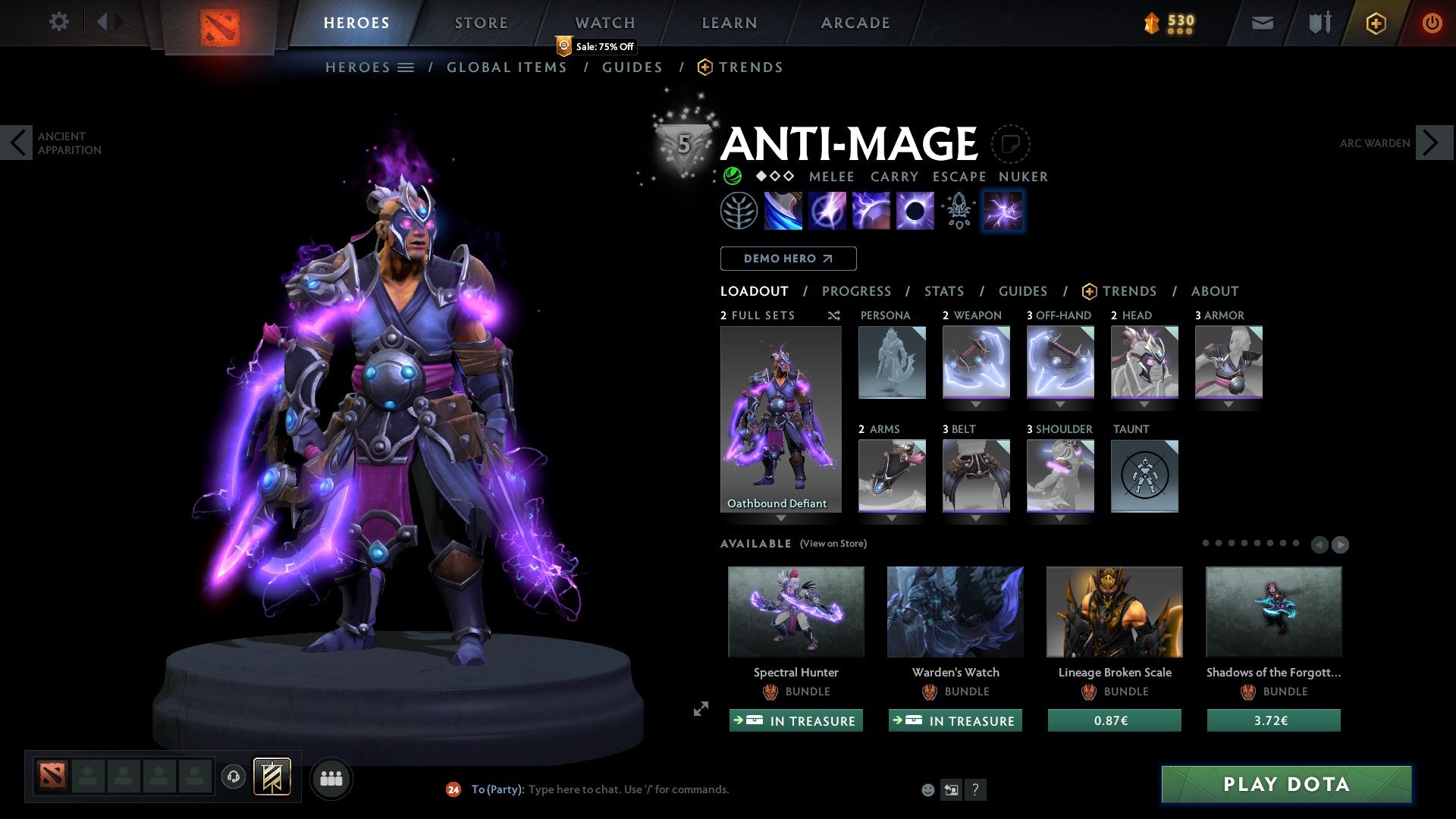Select the Mana Void ability icon
The width and height of the screenshot is (1456, 819).
click(x=915, y=211)
